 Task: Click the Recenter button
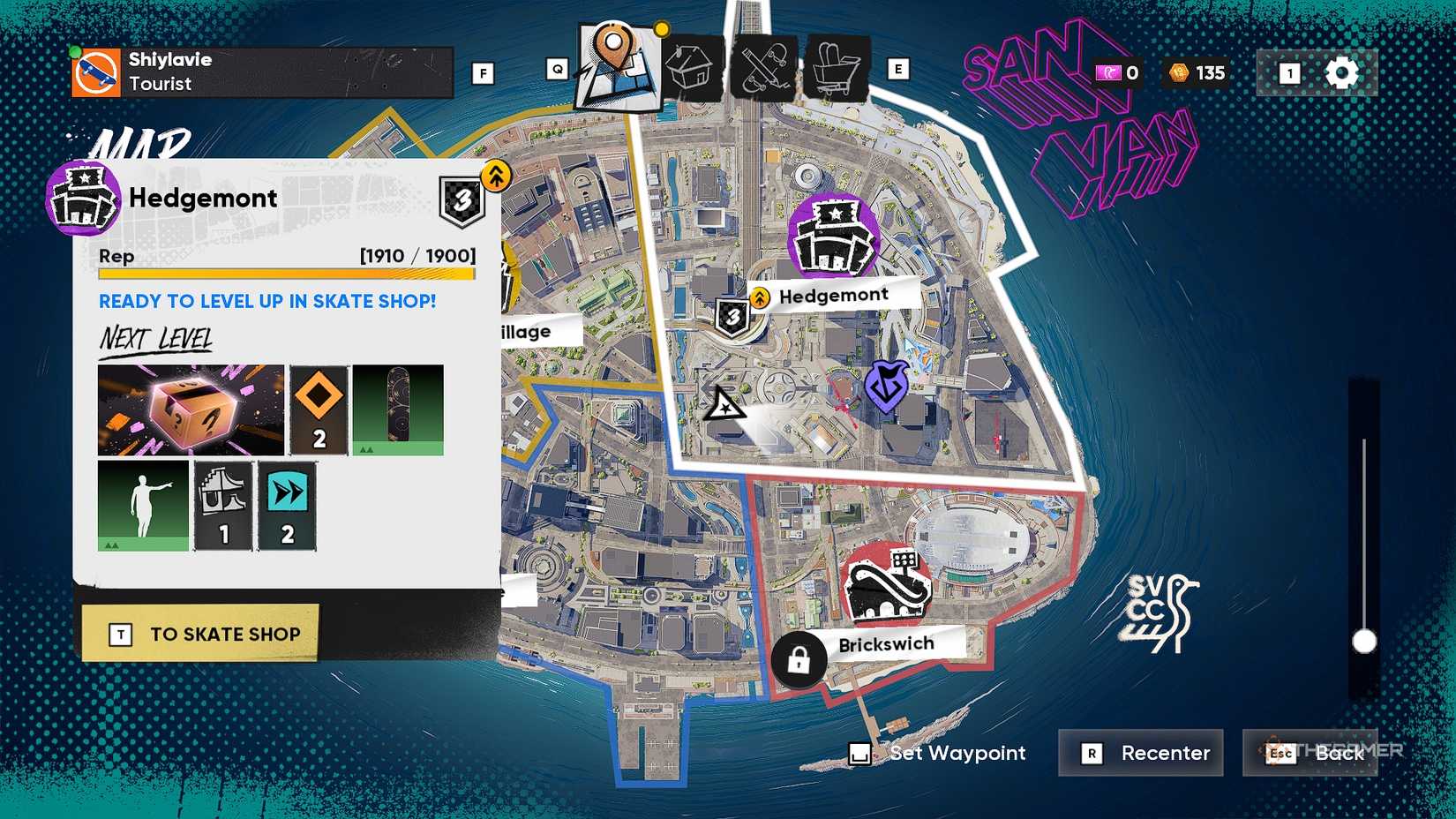click(1140, 753)
